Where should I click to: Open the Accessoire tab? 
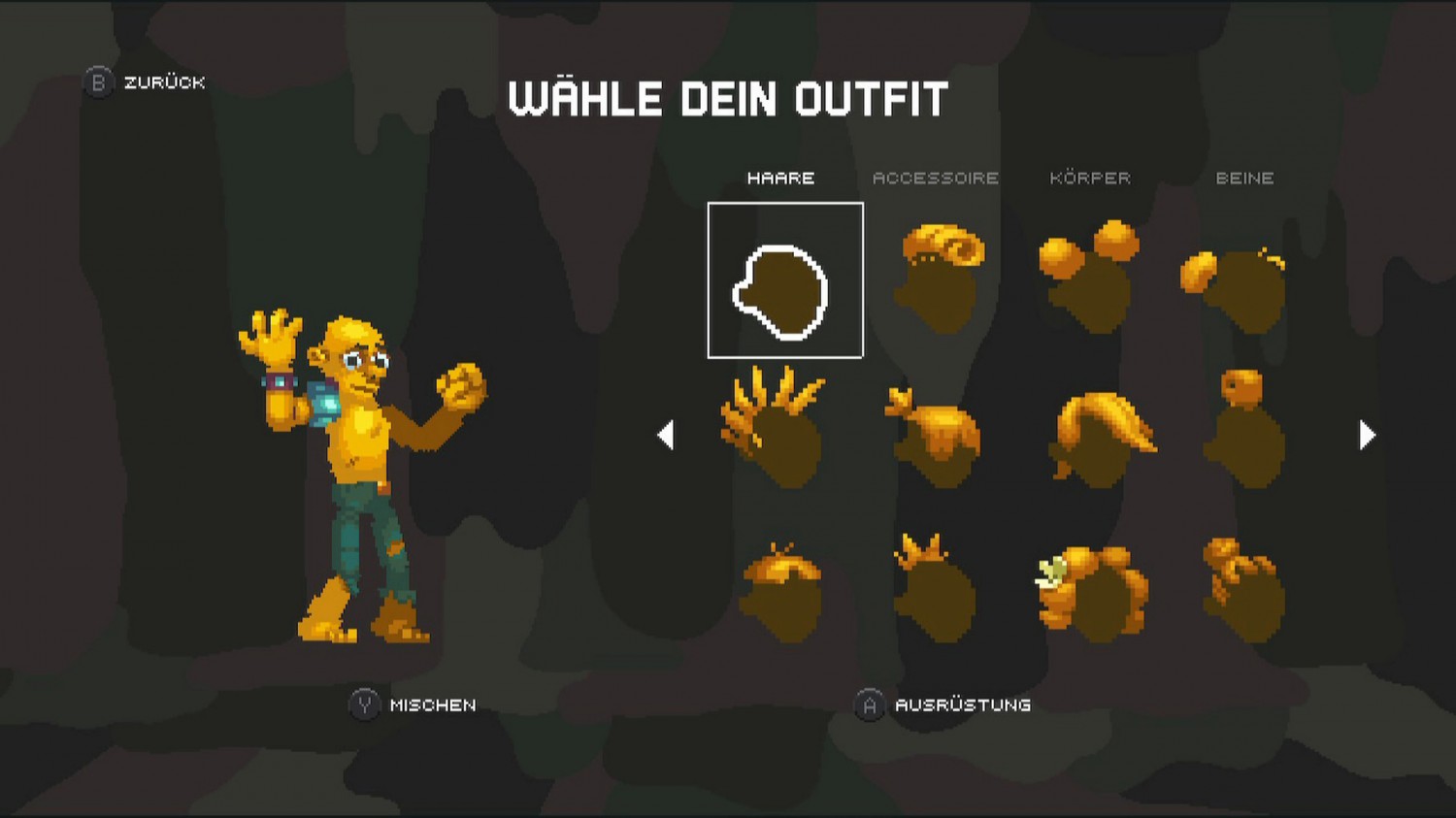pyautogui.click(x=937, y=178)
